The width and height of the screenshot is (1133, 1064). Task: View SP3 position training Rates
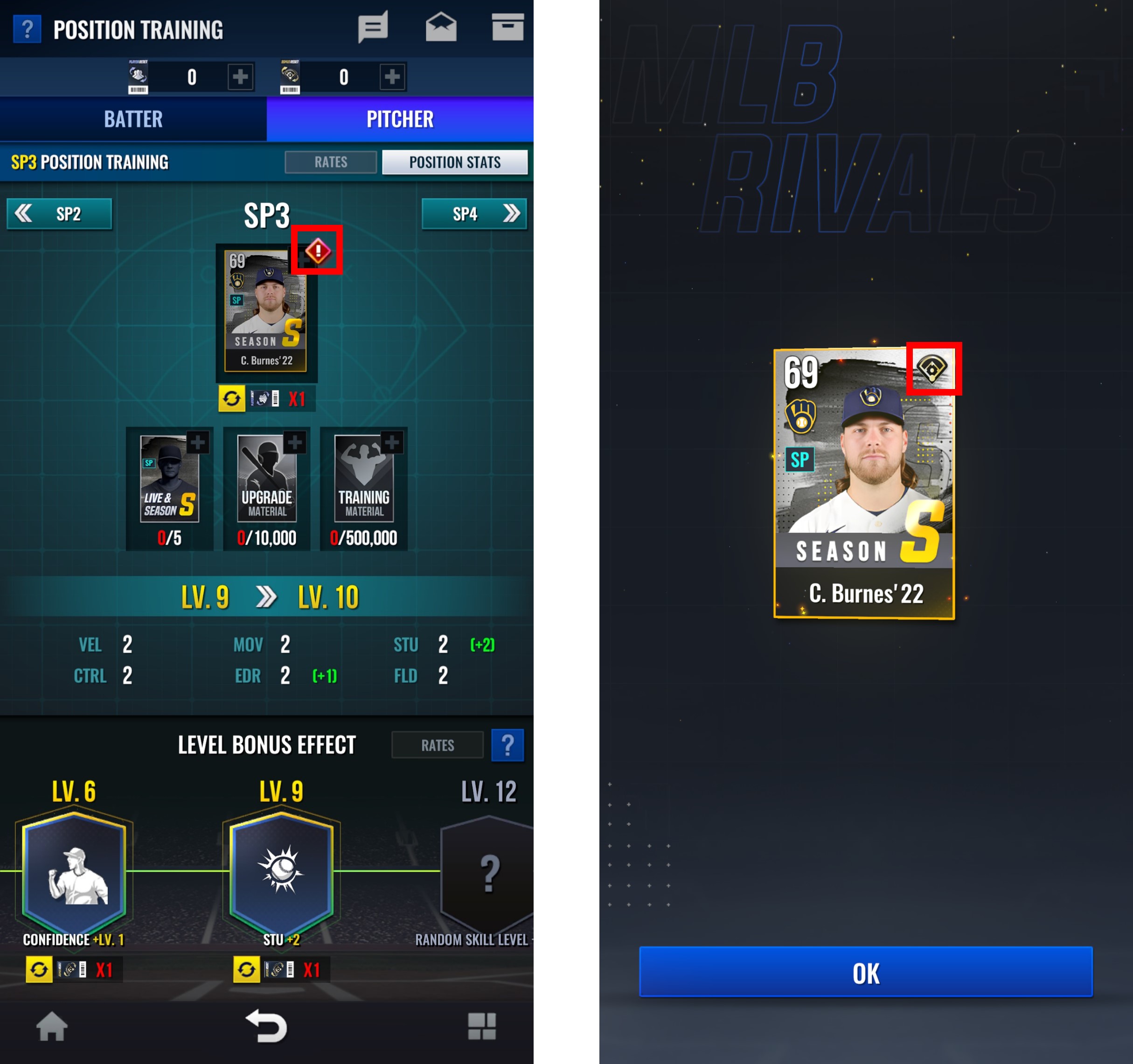[331, 162]
